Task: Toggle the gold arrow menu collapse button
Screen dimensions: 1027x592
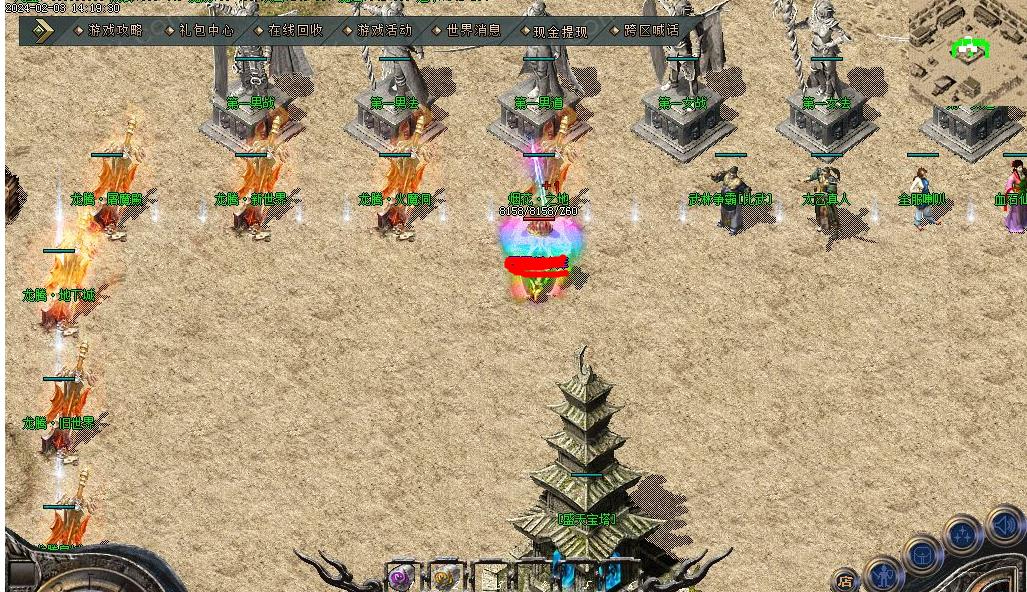Action: pyautogui.click(x=42, y=31)
